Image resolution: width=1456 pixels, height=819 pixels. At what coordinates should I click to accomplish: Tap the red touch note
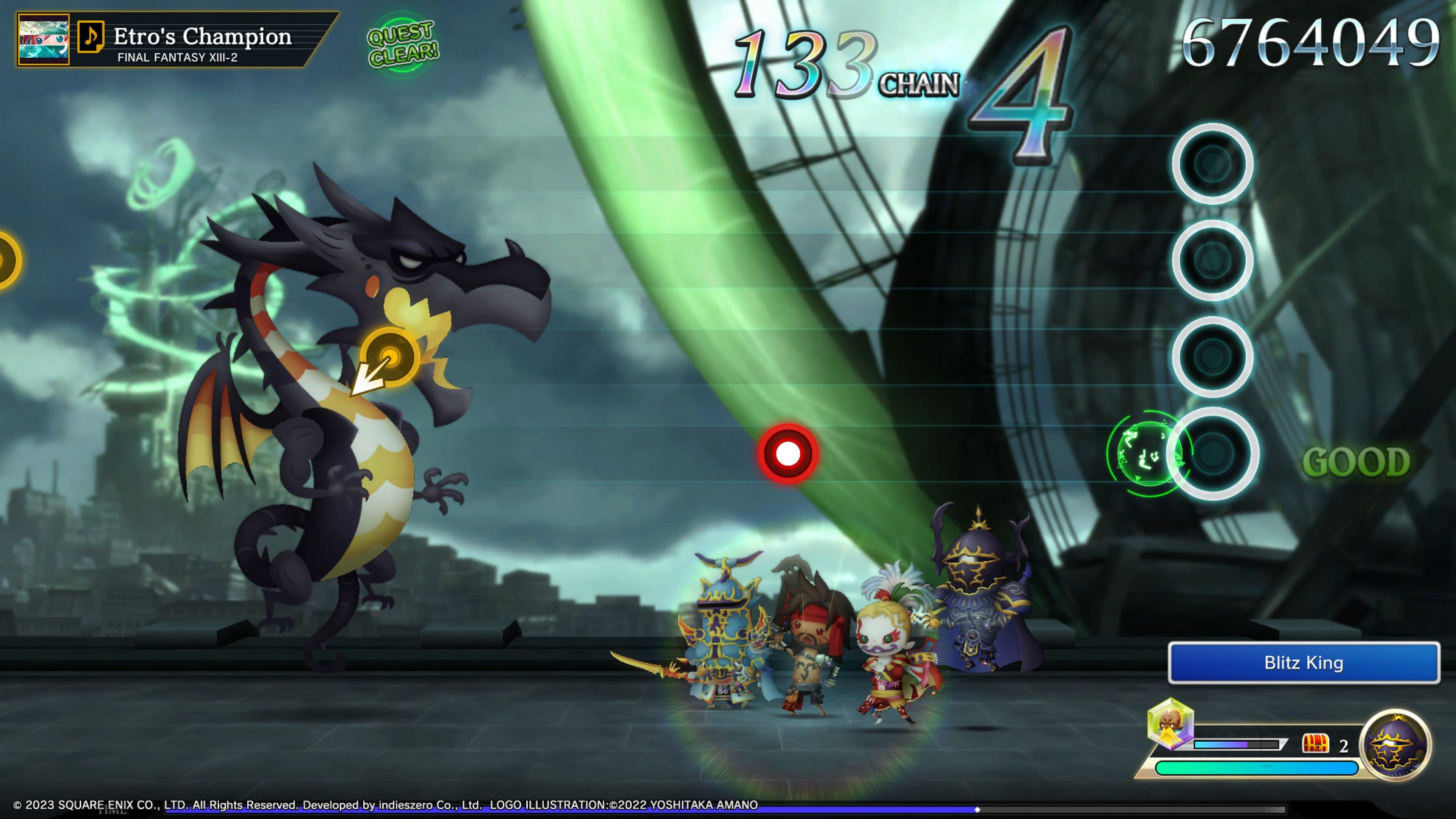(788, 453)
